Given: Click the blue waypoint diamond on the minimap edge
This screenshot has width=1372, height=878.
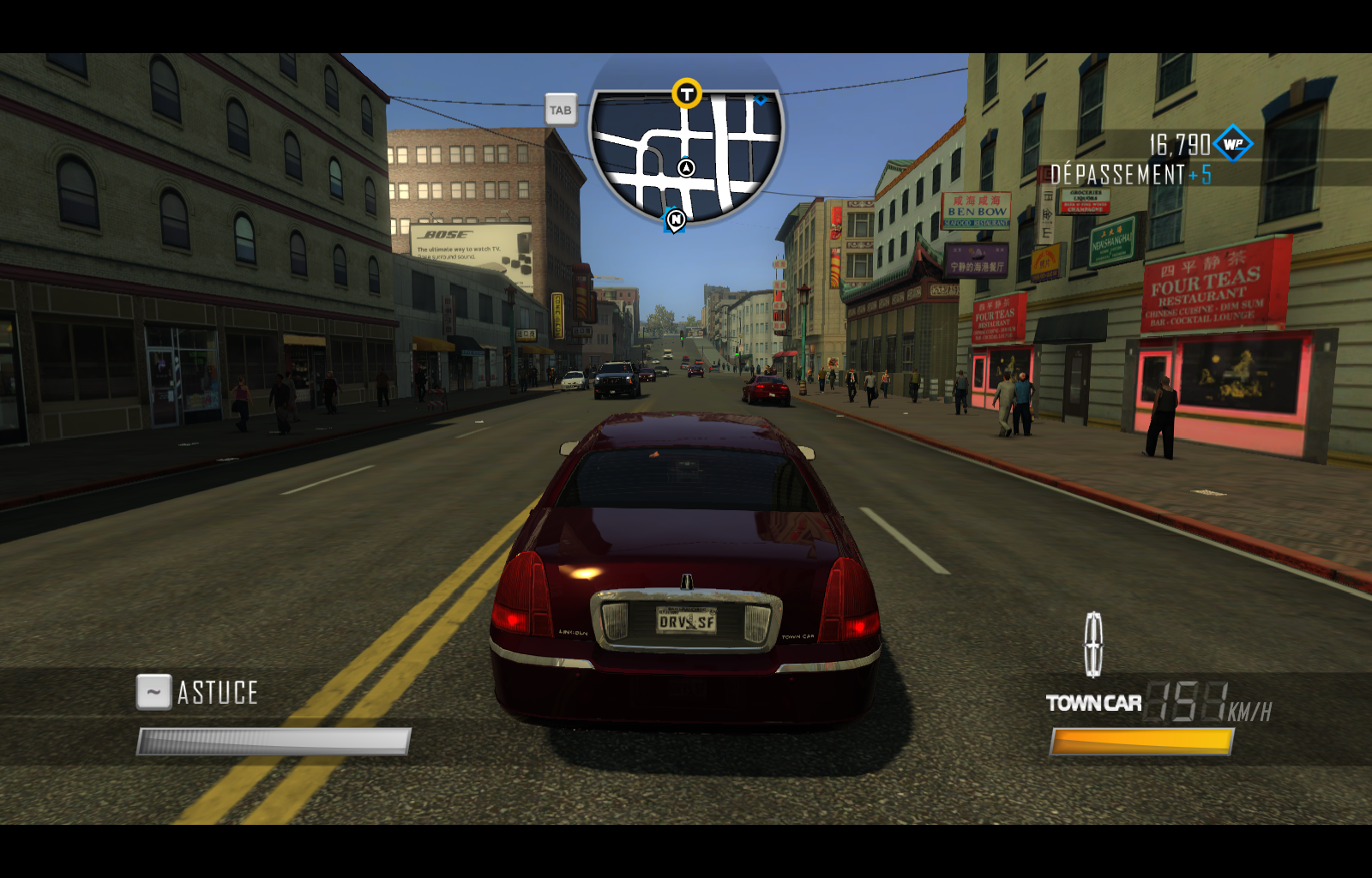Looking at the screenshot, I should tap(761, 100).
